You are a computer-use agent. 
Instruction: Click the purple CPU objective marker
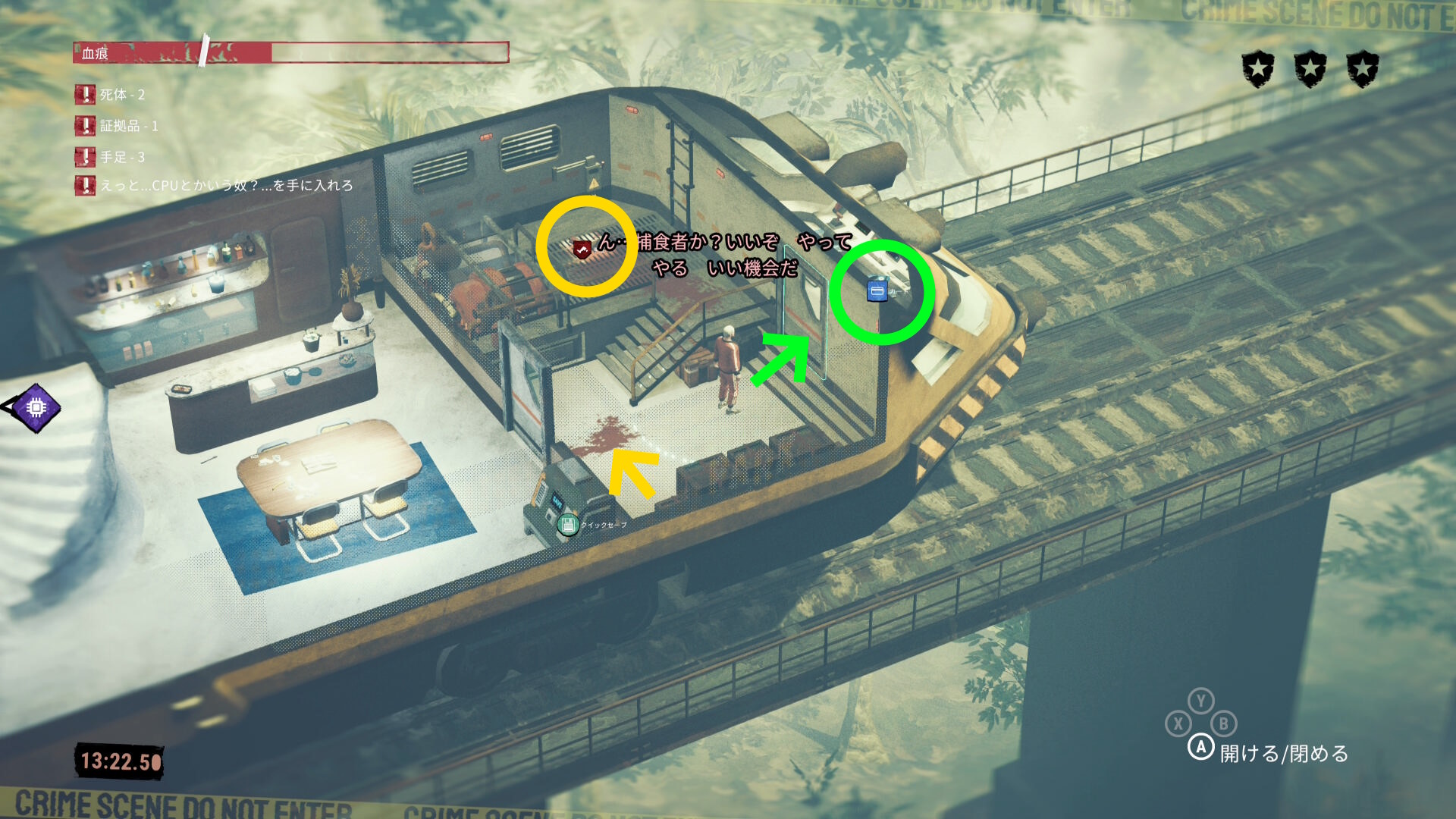pyautogui.click(x=36, y=408)
